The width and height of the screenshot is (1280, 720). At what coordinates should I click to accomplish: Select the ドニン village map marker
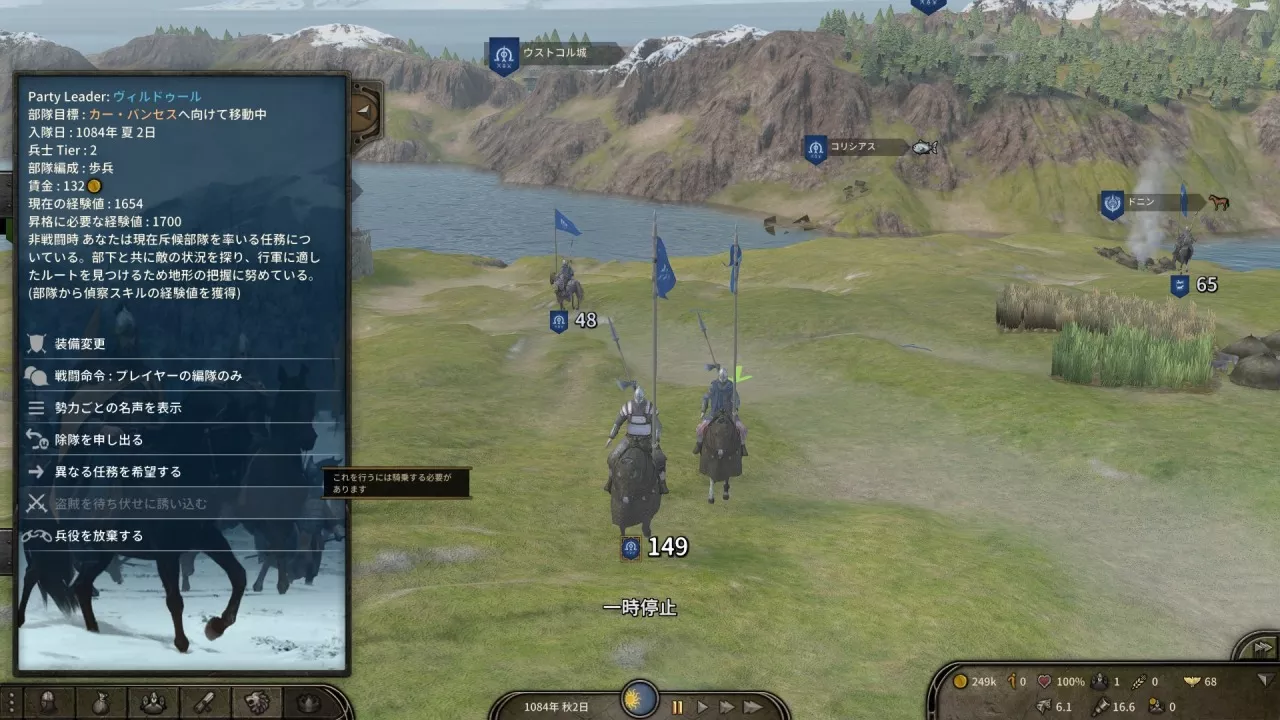1141,203
